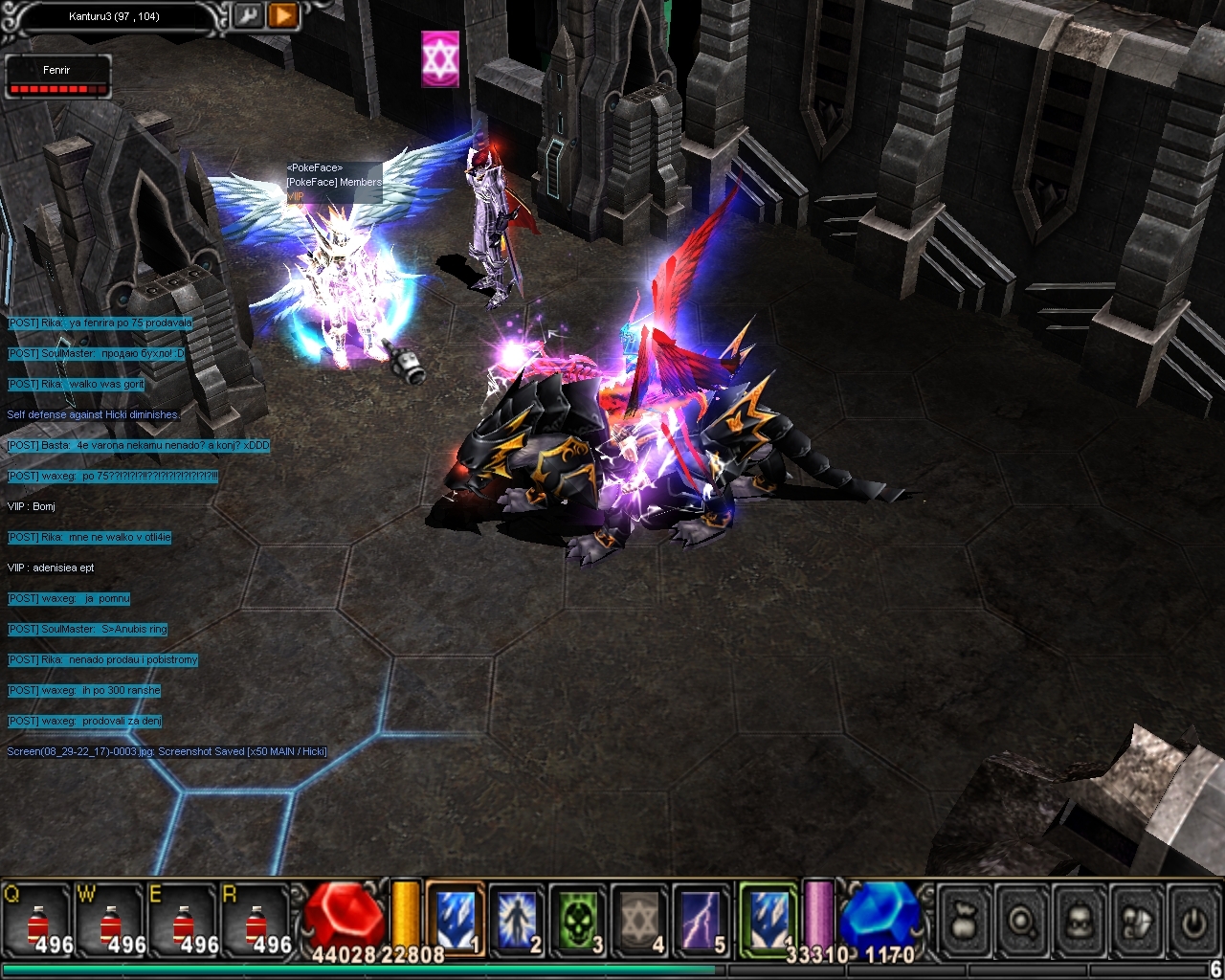
Task: Open the active skill slot beside mana orb
Action: click(x=768, y=919)
